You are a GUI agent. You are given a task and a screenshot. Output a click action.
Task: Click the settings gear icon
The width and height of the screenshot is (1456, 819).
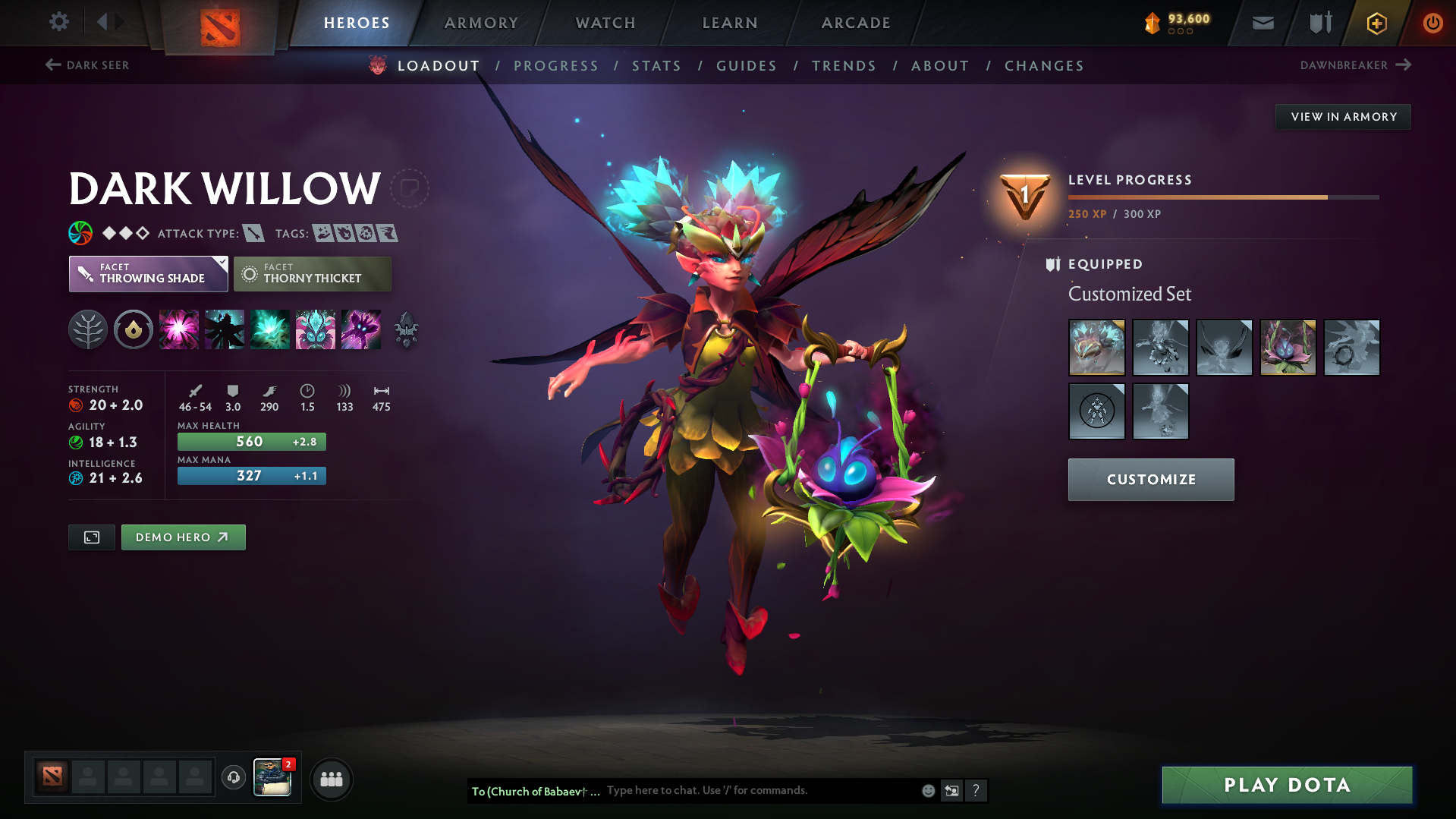(58, 22)
